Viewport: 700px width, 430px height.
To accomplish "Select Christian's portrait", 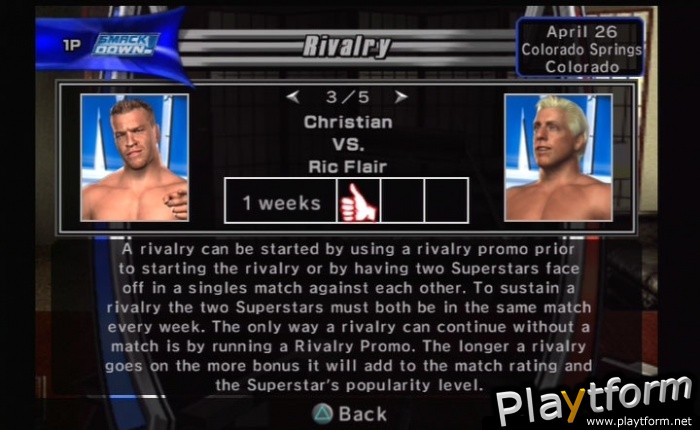I will click(x=134, y=157).
